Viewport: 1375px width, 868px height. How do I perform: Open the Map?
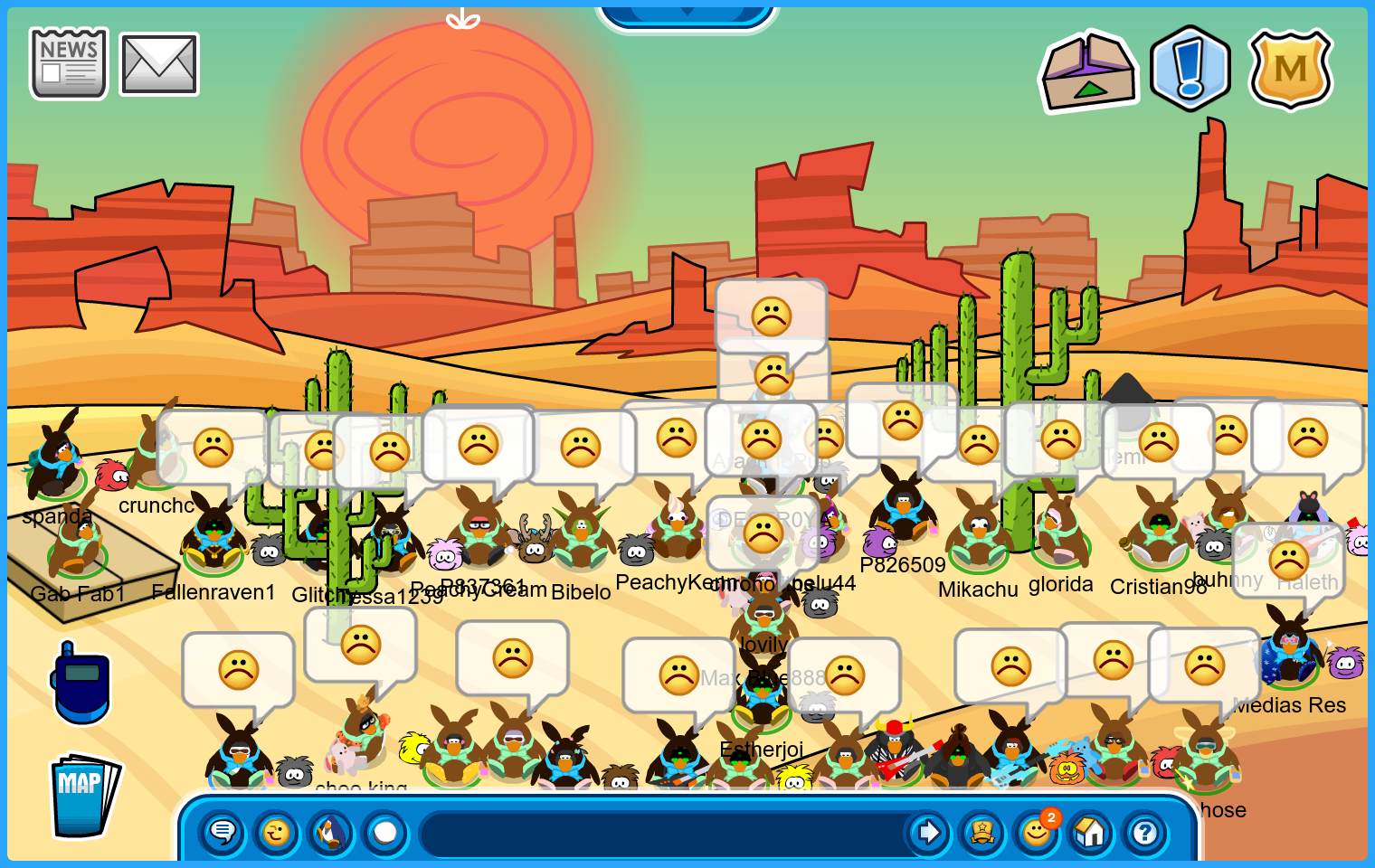(83, 795)
